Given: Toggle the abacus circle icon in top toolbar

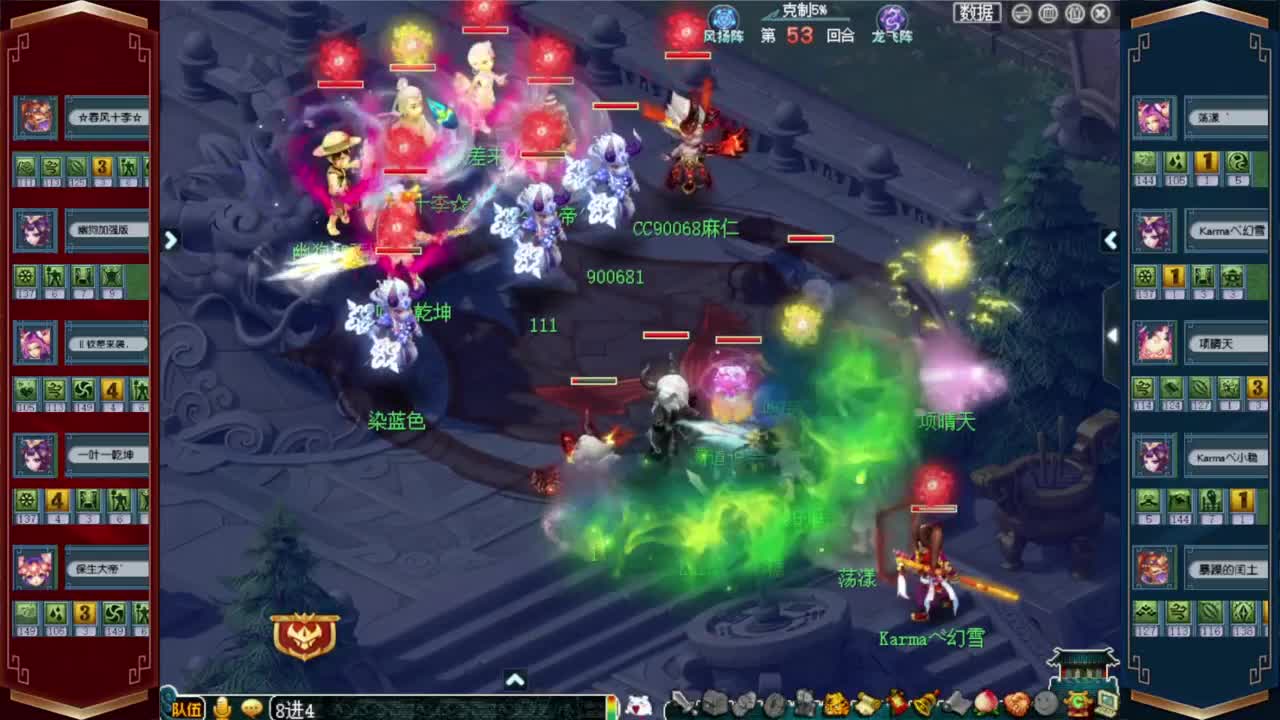Looking at the screenshot, I should click(1047, 13).
